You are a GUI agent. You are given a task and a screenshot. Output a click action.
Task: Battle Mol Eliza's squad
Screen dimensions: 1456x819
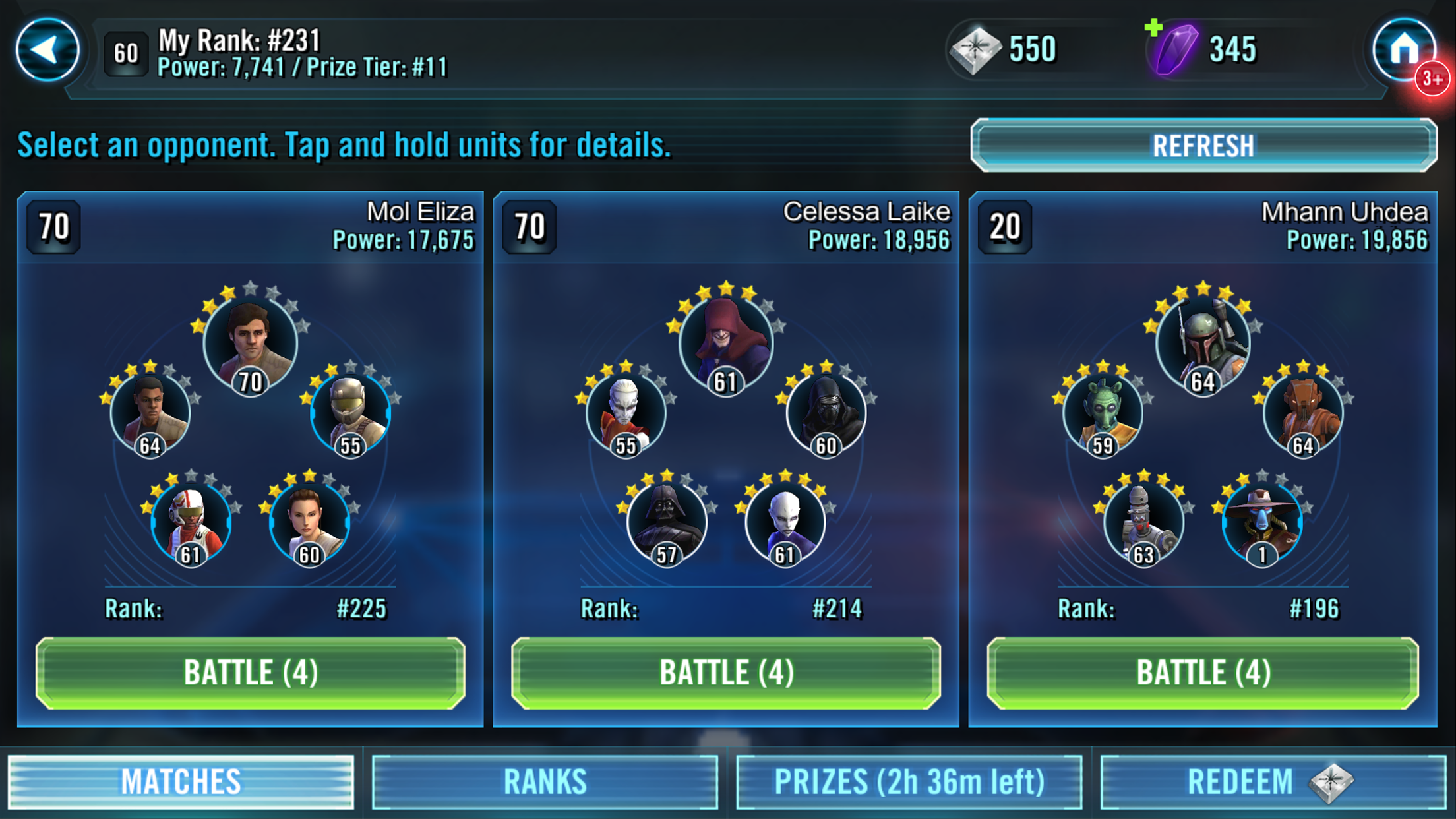coord(251,673)
